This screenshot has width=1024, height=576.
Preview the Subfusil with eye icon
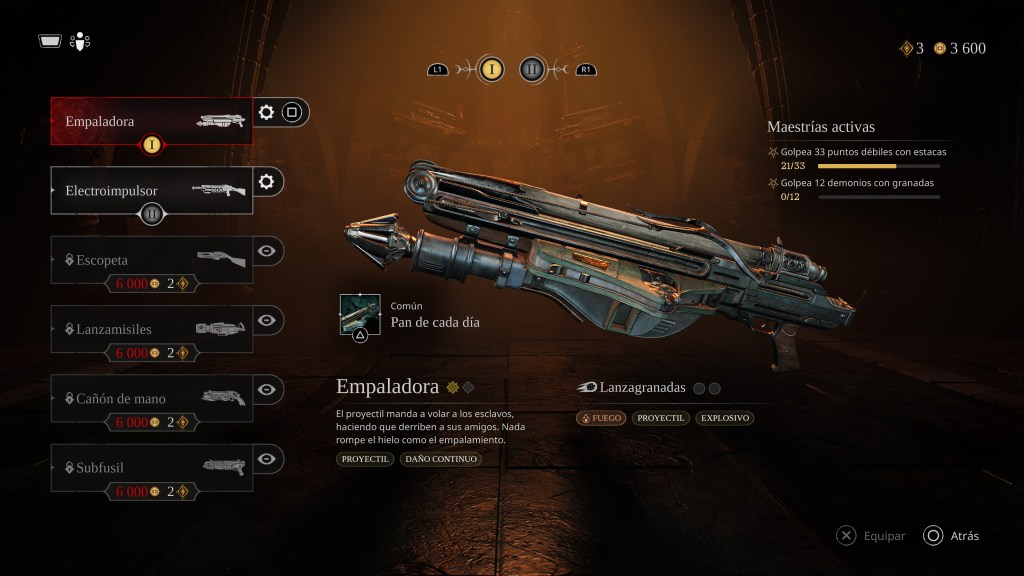click(266, 459)
